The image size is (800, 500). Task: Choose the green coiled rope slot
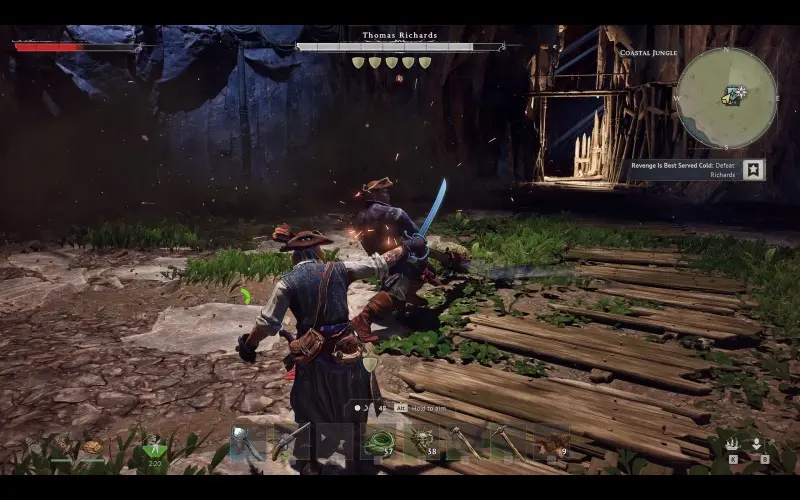379,442
